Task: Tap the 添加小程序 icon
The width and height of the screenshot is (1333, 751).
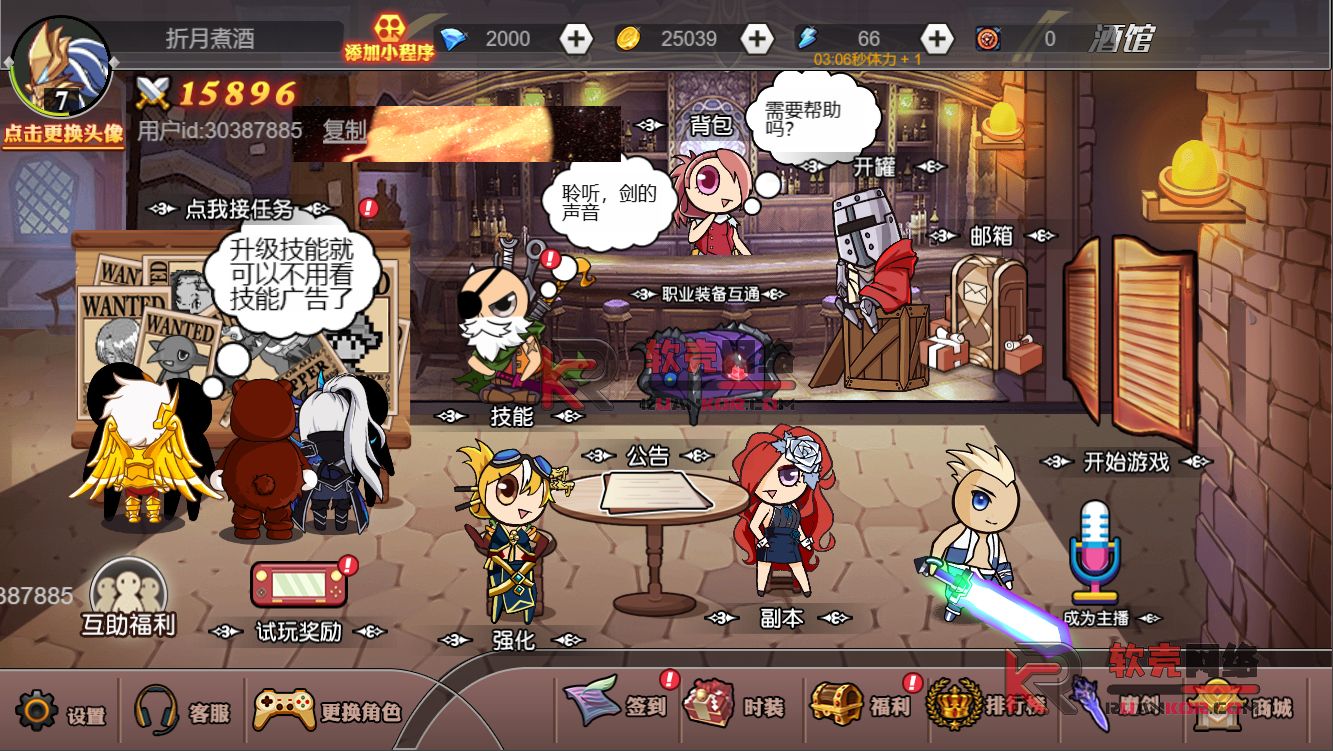Action: coord(388,38)
